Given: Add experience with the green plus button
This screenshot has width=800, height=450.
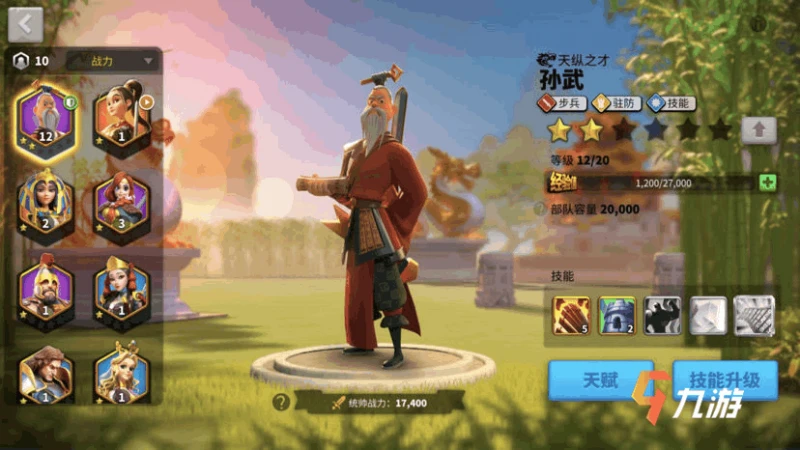Looking at the screenshot, I should 767,183.
